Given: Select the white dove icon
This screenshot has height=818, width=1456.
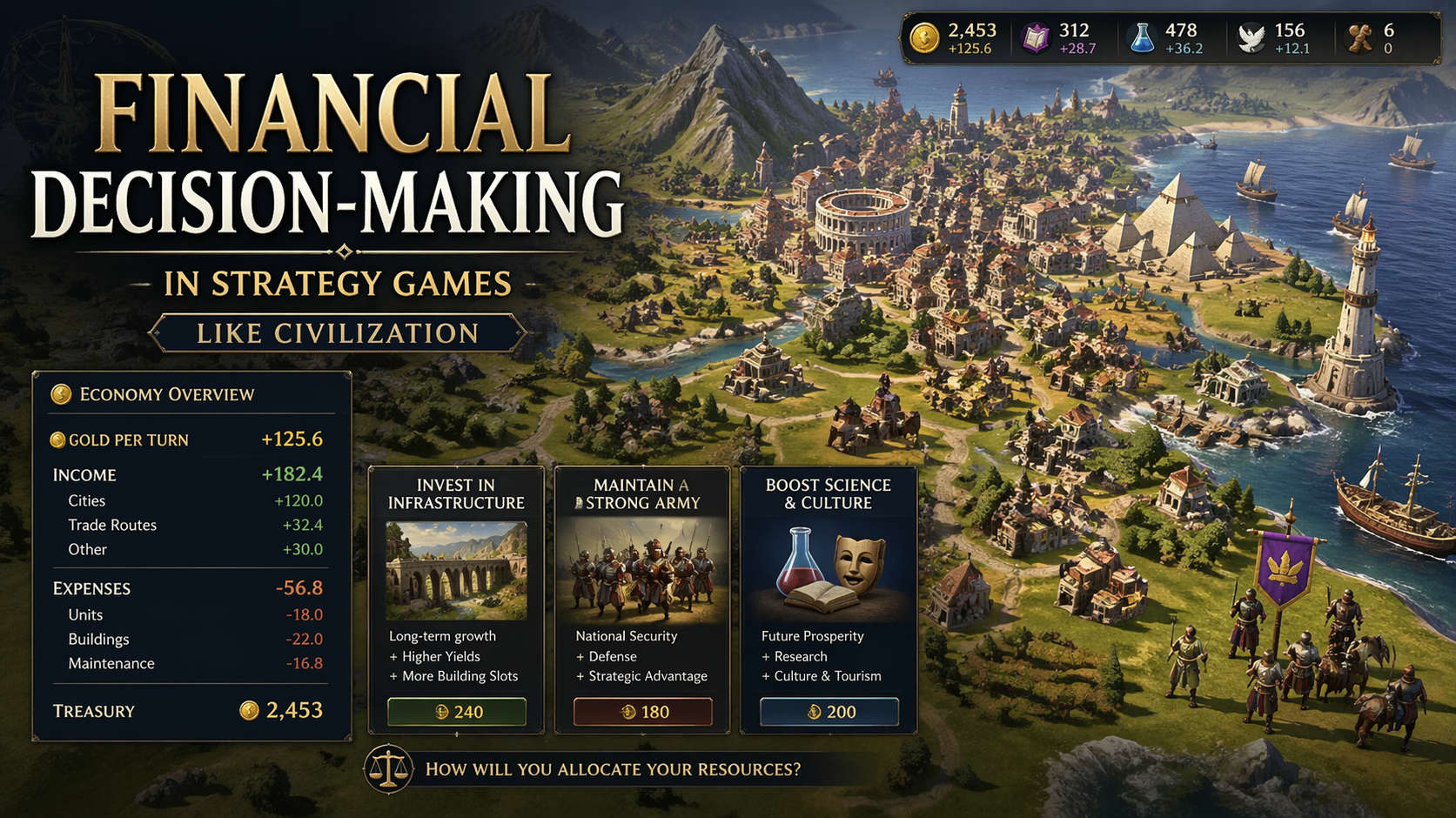Looking at the screenshot, I should [1251, 38].
